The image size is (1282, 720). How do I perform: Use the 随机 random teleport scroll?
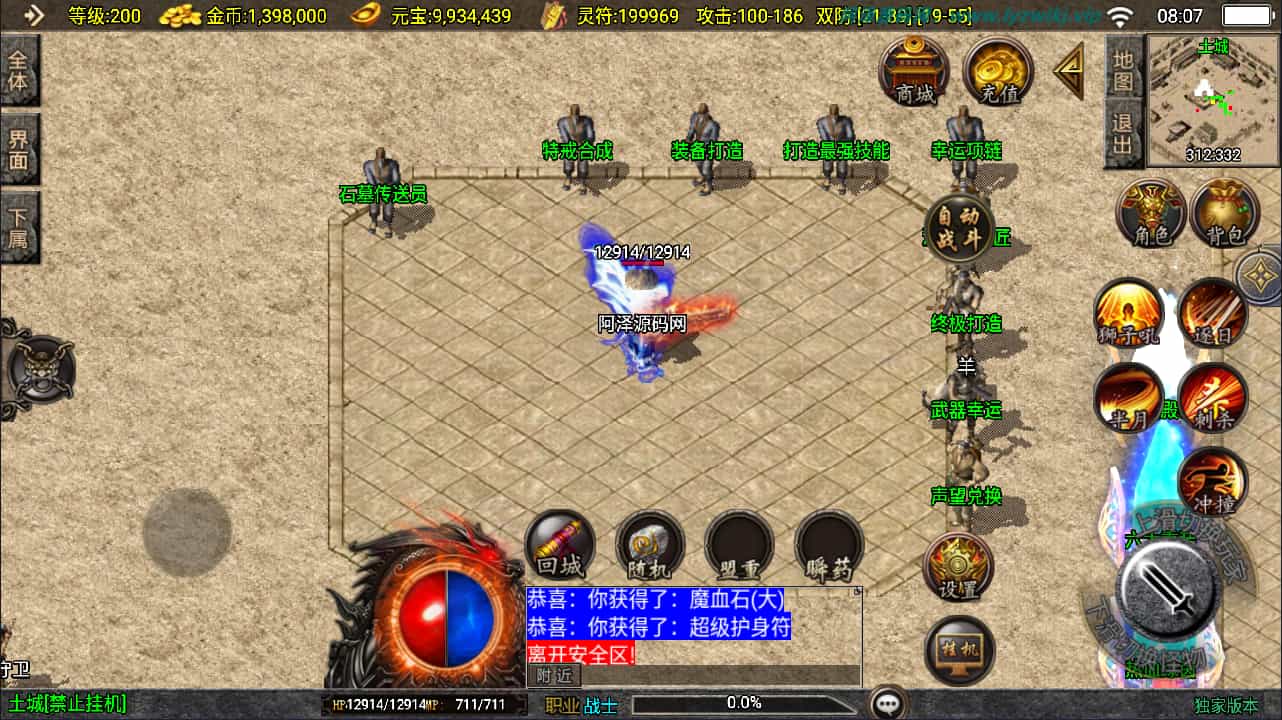pyautogui.click(x=650, y=546)
